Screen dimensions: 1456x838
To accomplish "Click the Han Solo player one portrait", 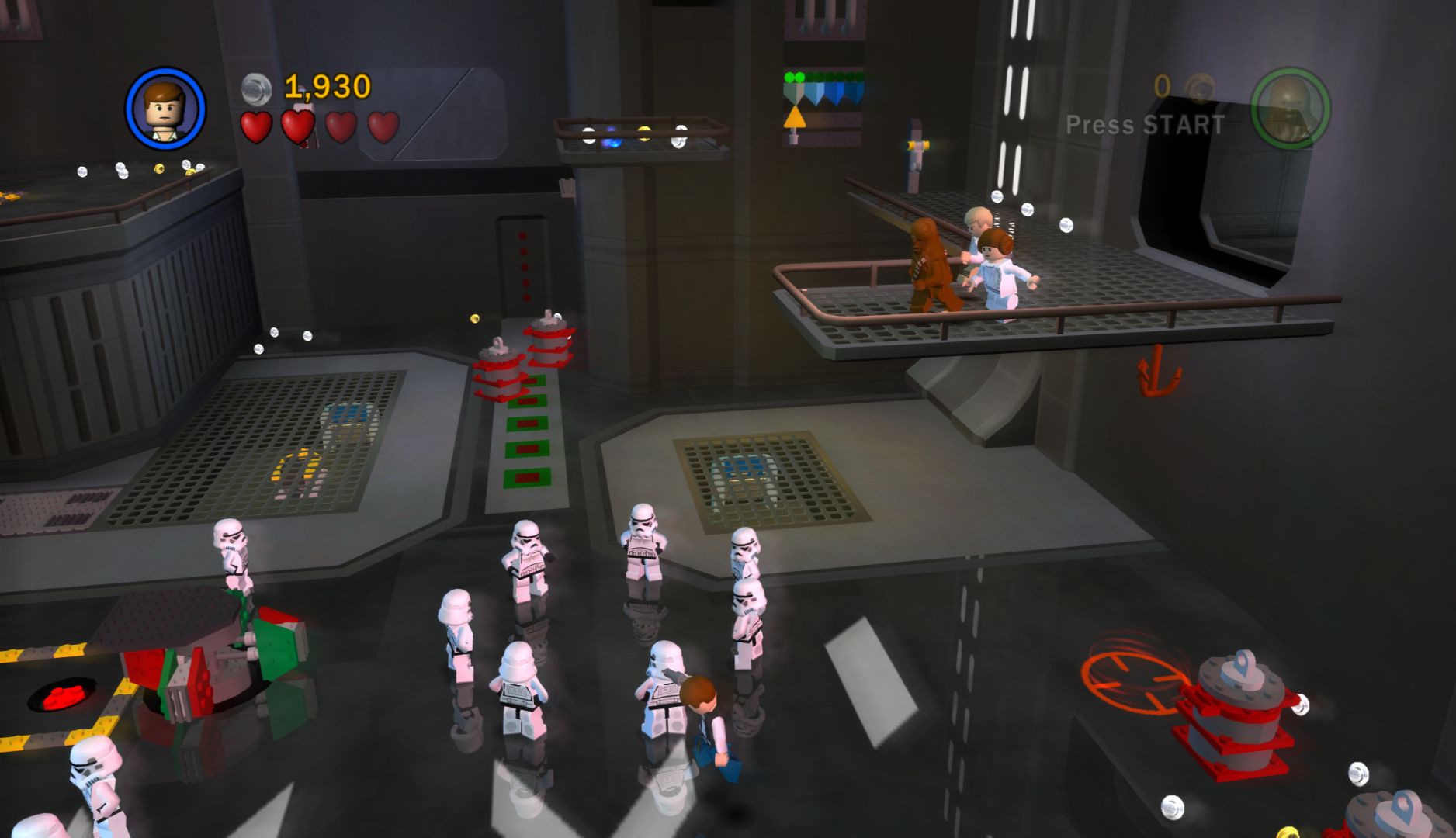I will pos(165,109).
